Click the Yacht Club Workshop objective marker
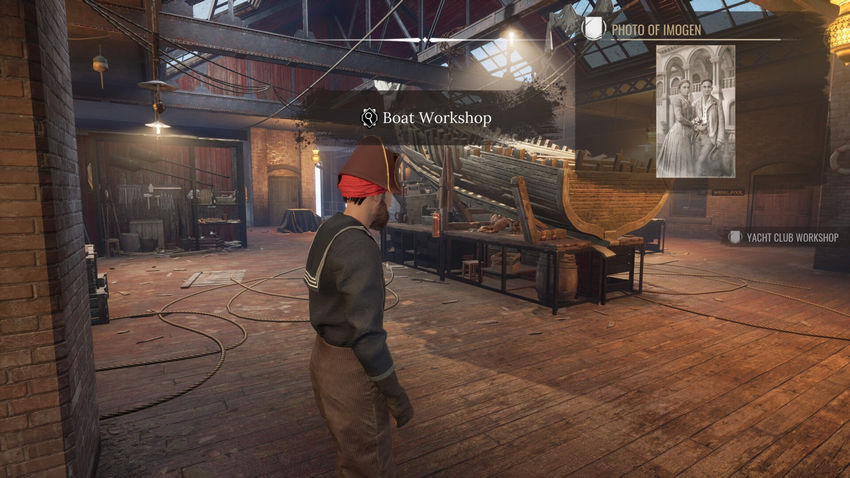Screen dimensions: 850x478 pos(783,237)
